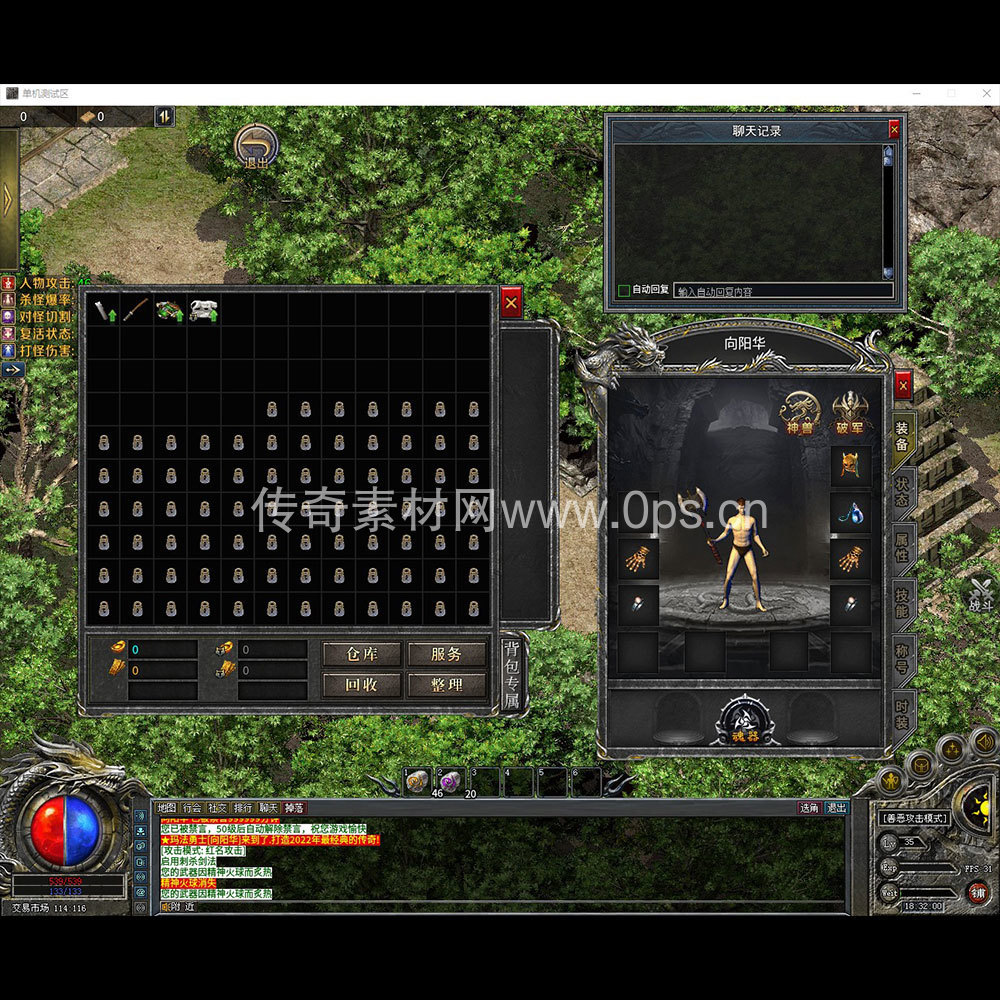Close the inventory bag window

(x=511, y=301)
